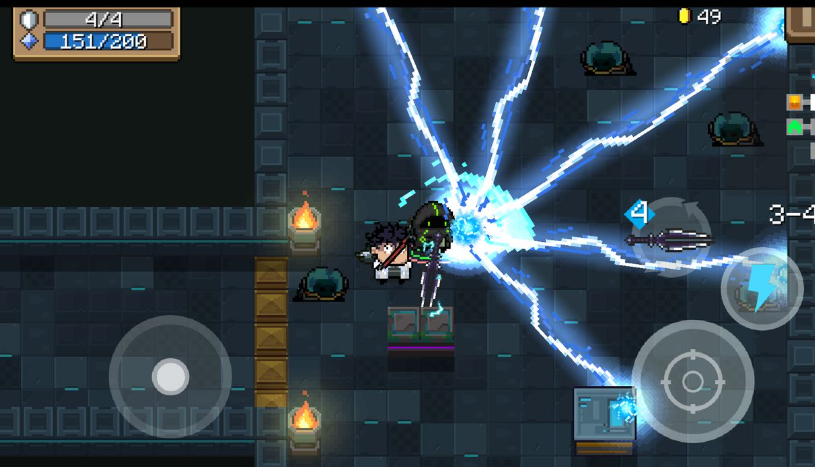Tap the virtual movement joystick
Viewport: 815px width, 467px height.
(170, 377)
